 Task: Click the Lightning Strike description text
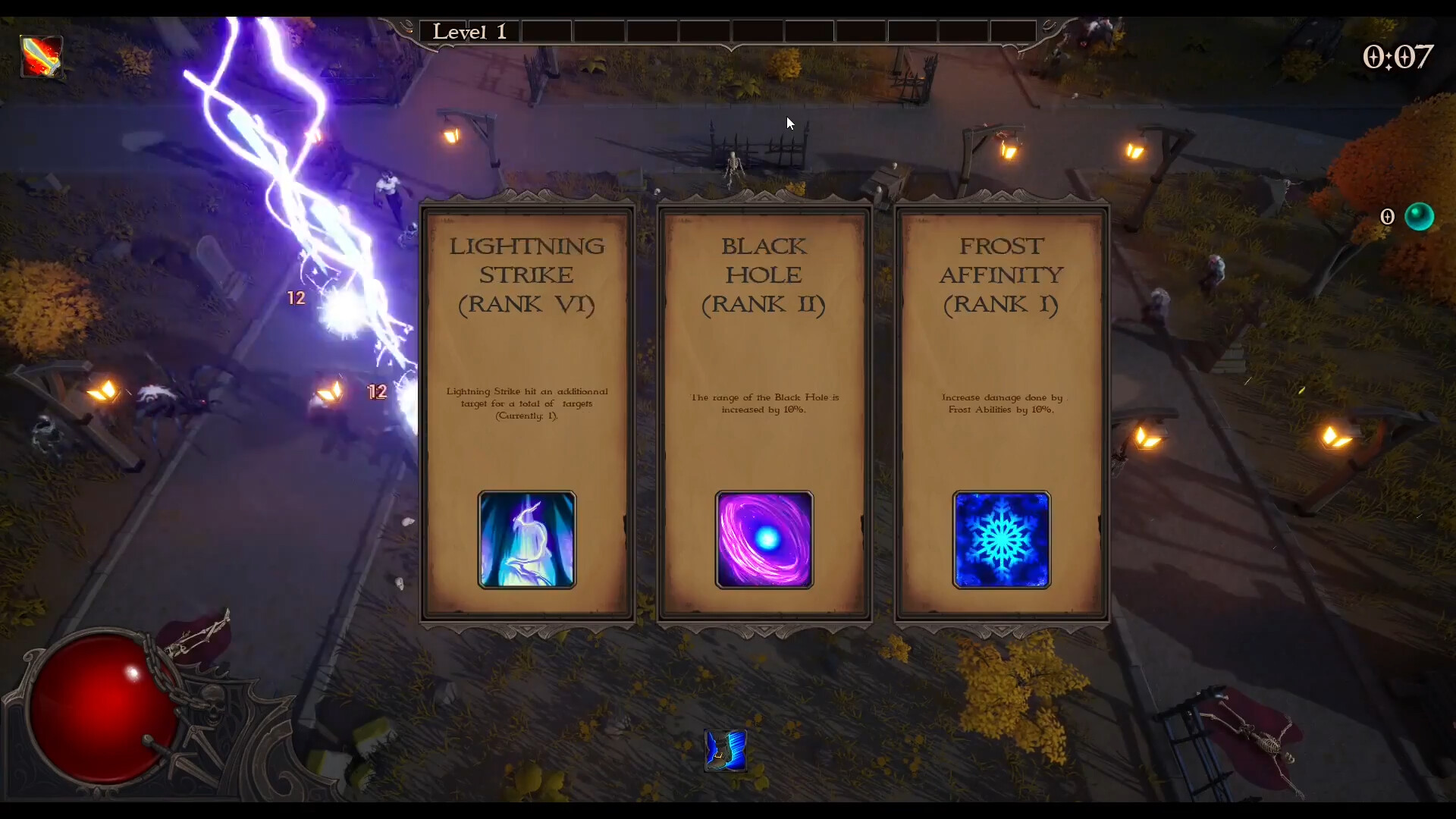pos(526,403)
